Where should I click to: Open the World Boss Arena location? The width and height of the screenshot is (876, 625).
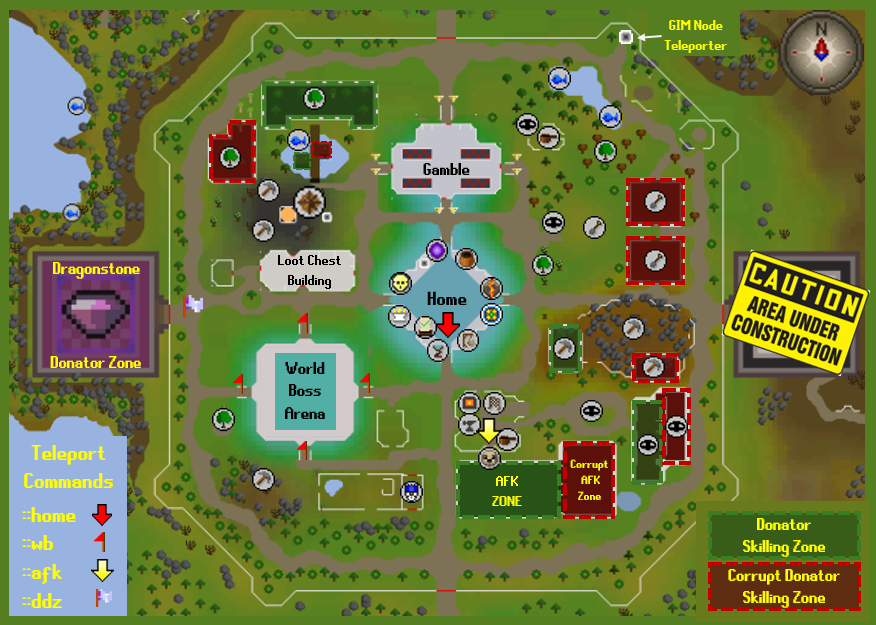(305, 391)
